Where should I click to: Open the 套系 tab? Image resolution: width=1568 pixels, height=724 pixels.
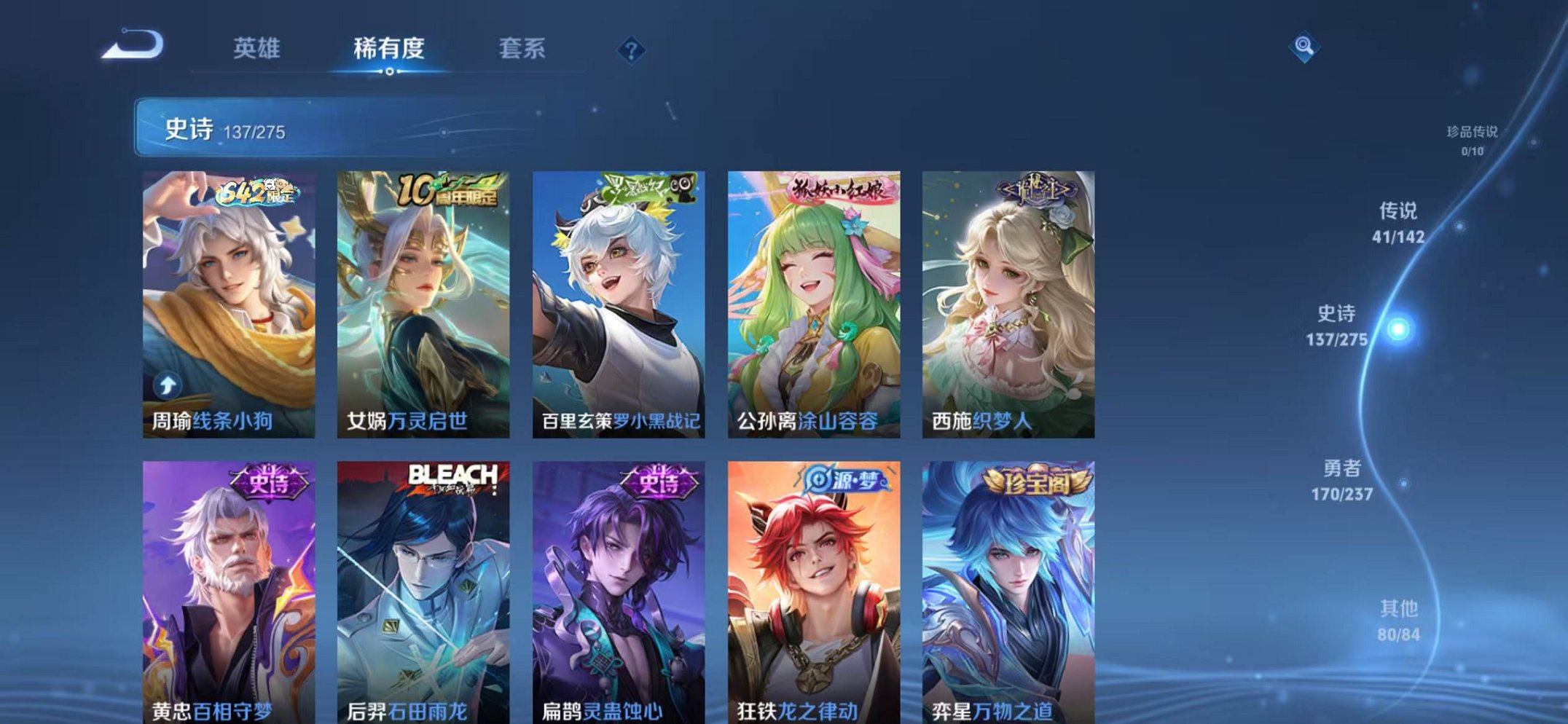(523, 47)
